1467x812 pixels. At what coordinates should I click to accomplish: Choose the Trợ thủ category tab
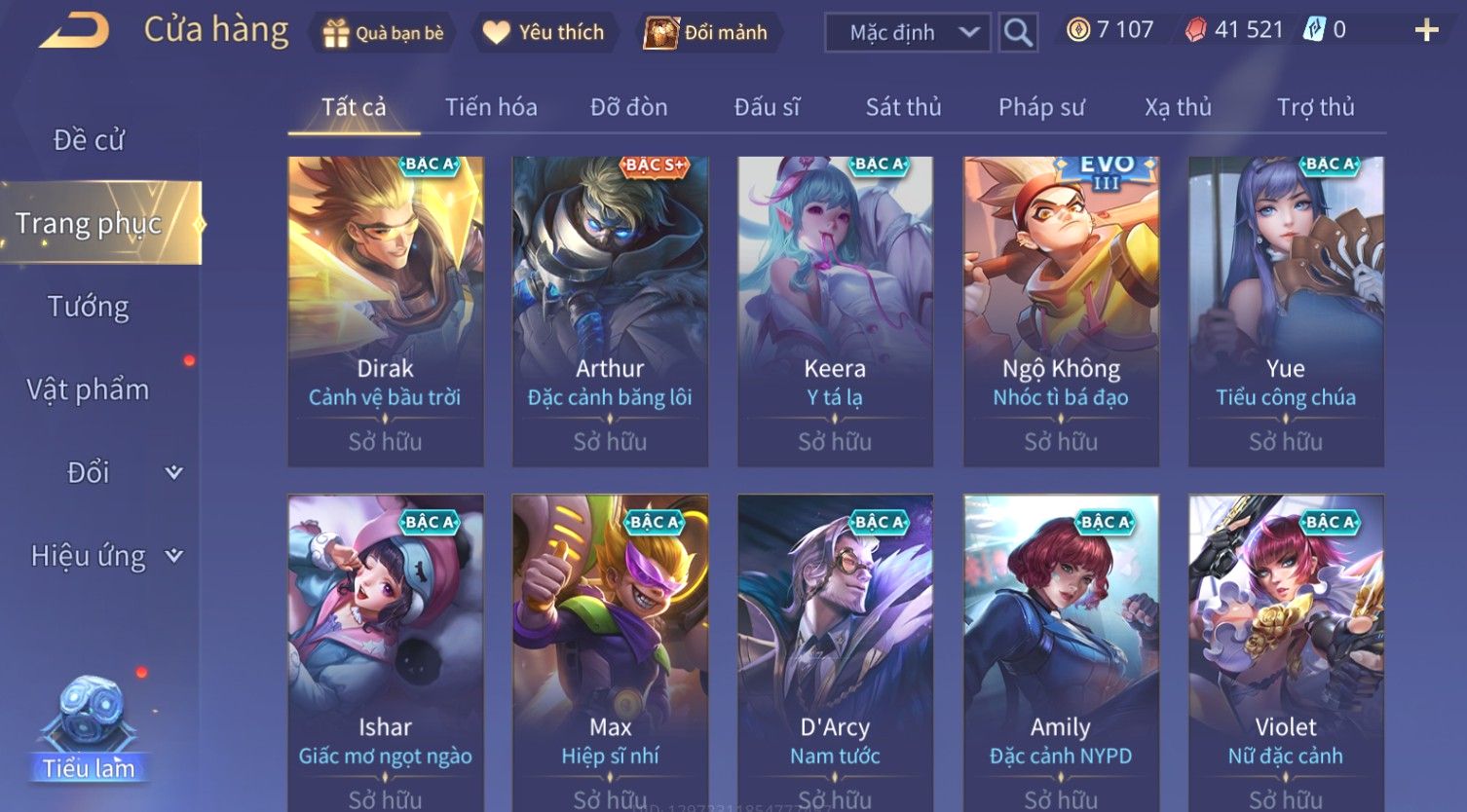(1315, 107)
